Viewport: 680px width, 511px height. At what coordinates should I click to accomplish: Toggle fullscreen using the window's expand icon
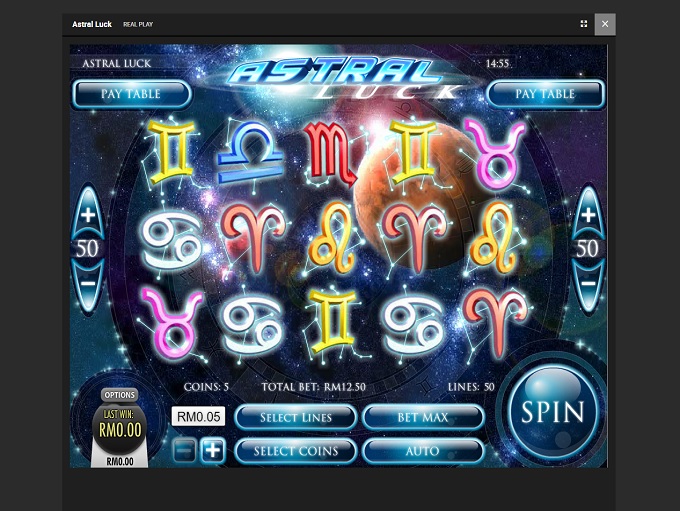[x=584, y=24]
